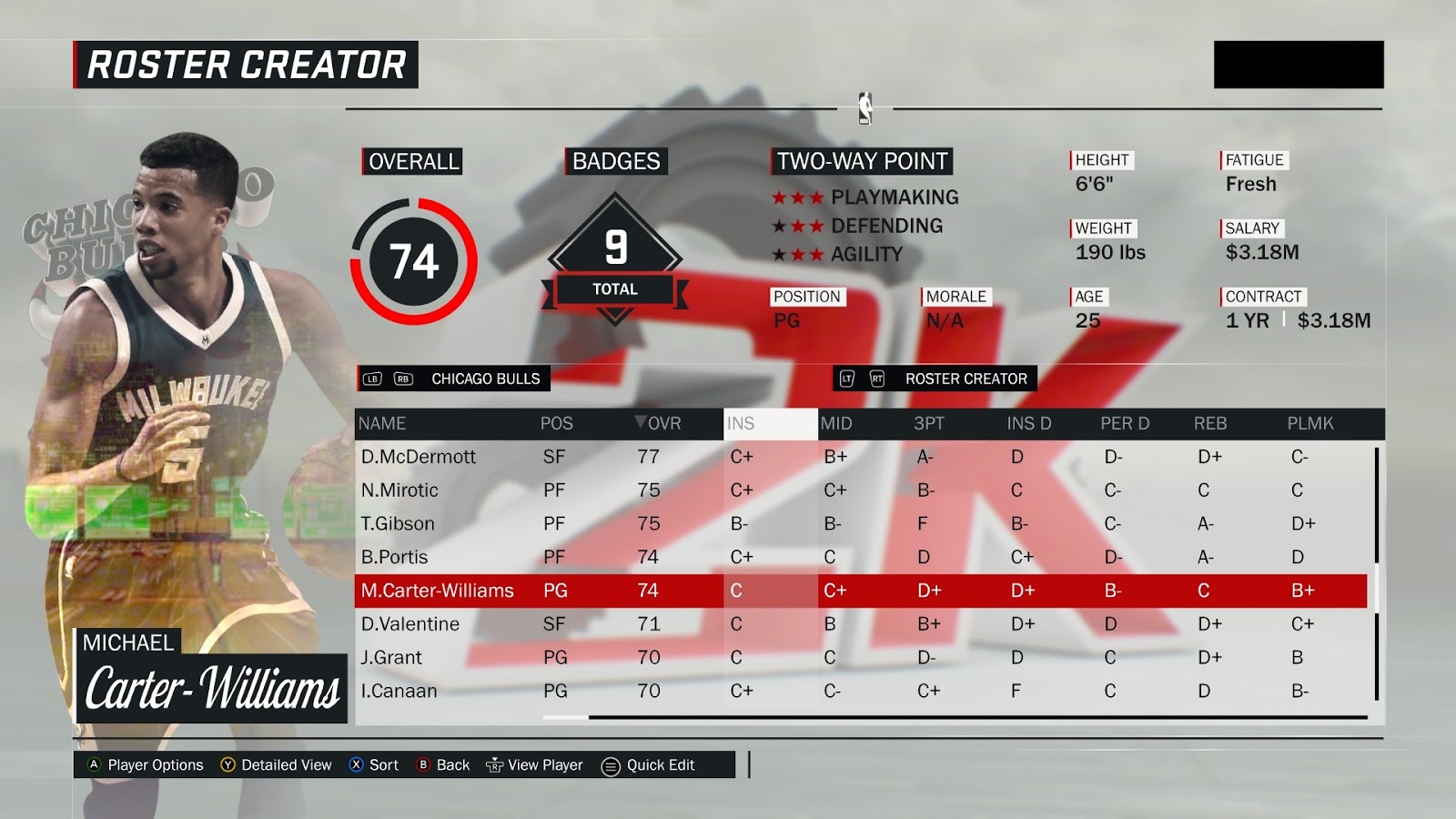Choose the N.Mirotic player row
The width and height of the screenshot is (1456, 819).
click(399, 490)
